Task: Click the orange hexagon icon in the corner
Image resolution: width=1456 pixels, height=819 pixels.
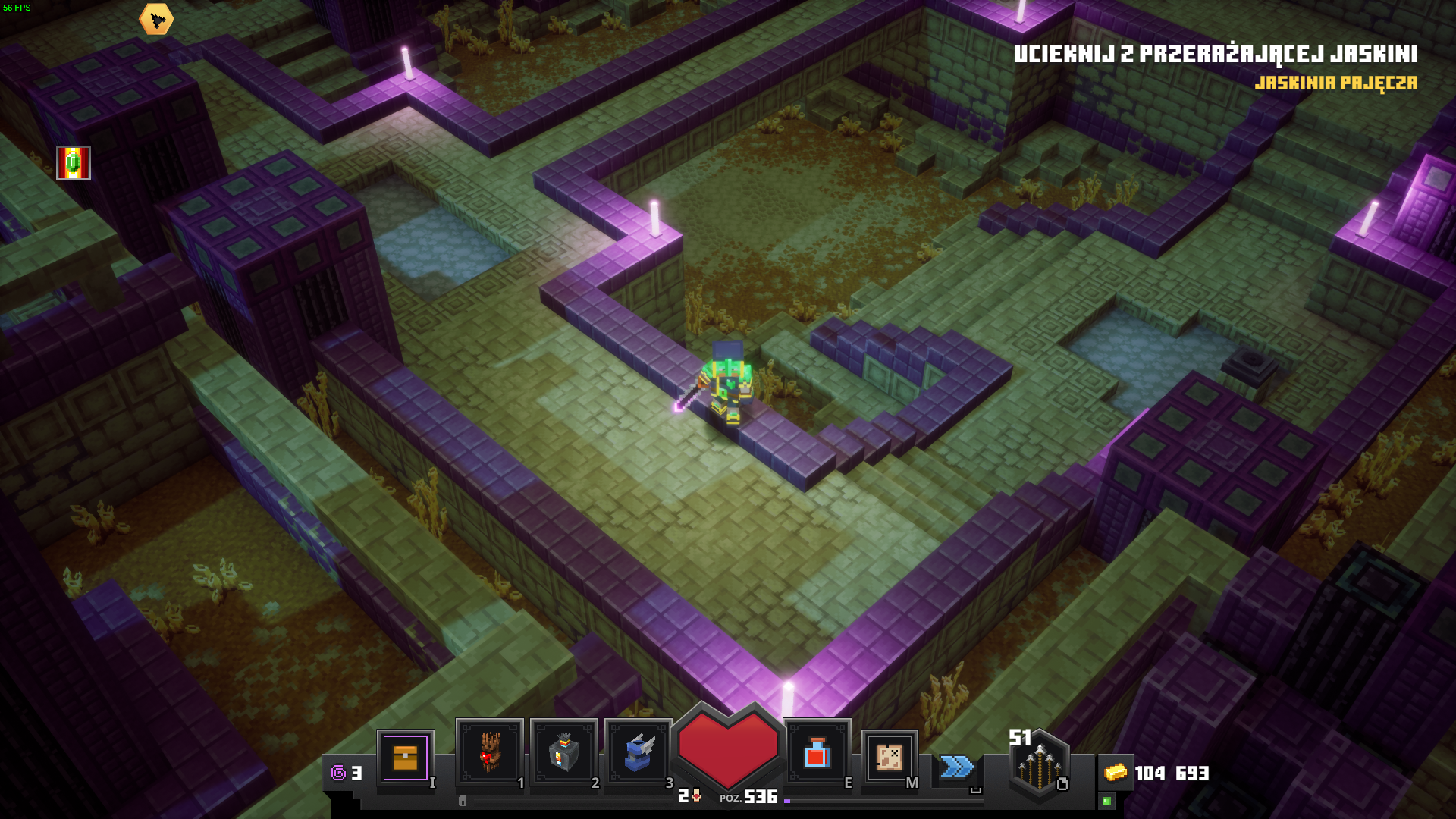Action: [156, 20]
